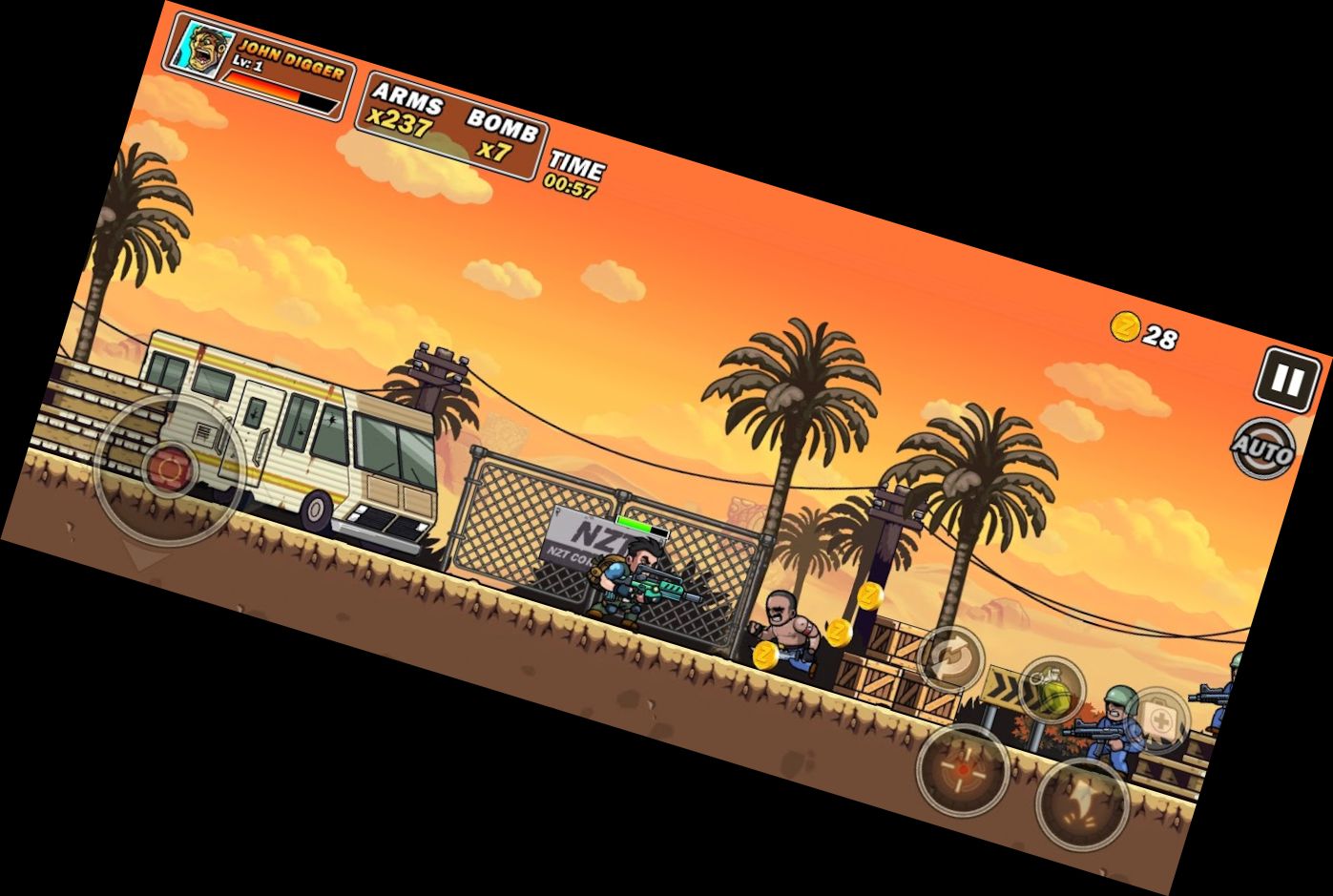Tap the floating Z coin near the bald enemy
Viewport: 1333px width, 896px height.
(x=838, y=632)
